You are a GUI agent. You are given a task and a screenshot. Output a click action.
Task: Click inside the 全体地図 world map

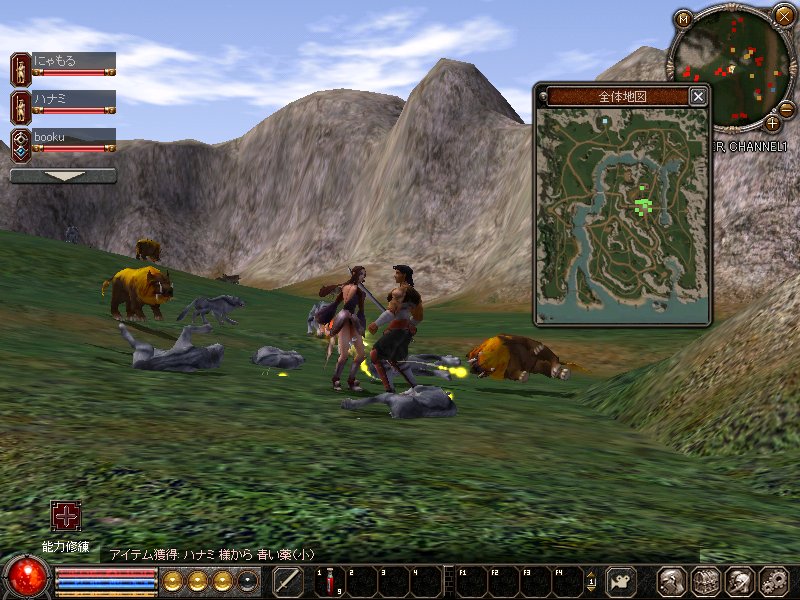(x=622, y=215)
